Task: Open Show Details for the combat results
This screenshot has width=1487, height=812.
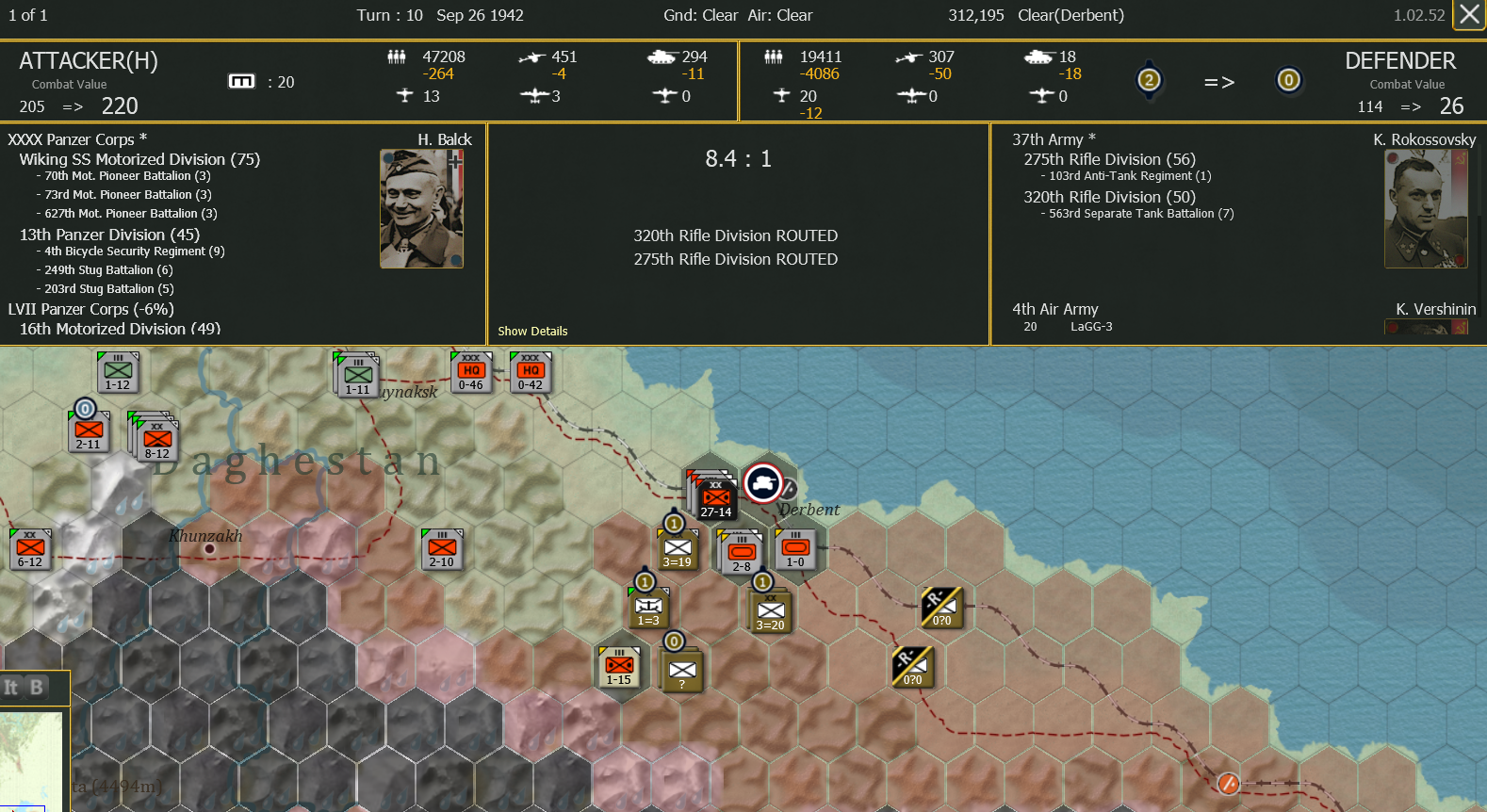Action: [532, 331]
